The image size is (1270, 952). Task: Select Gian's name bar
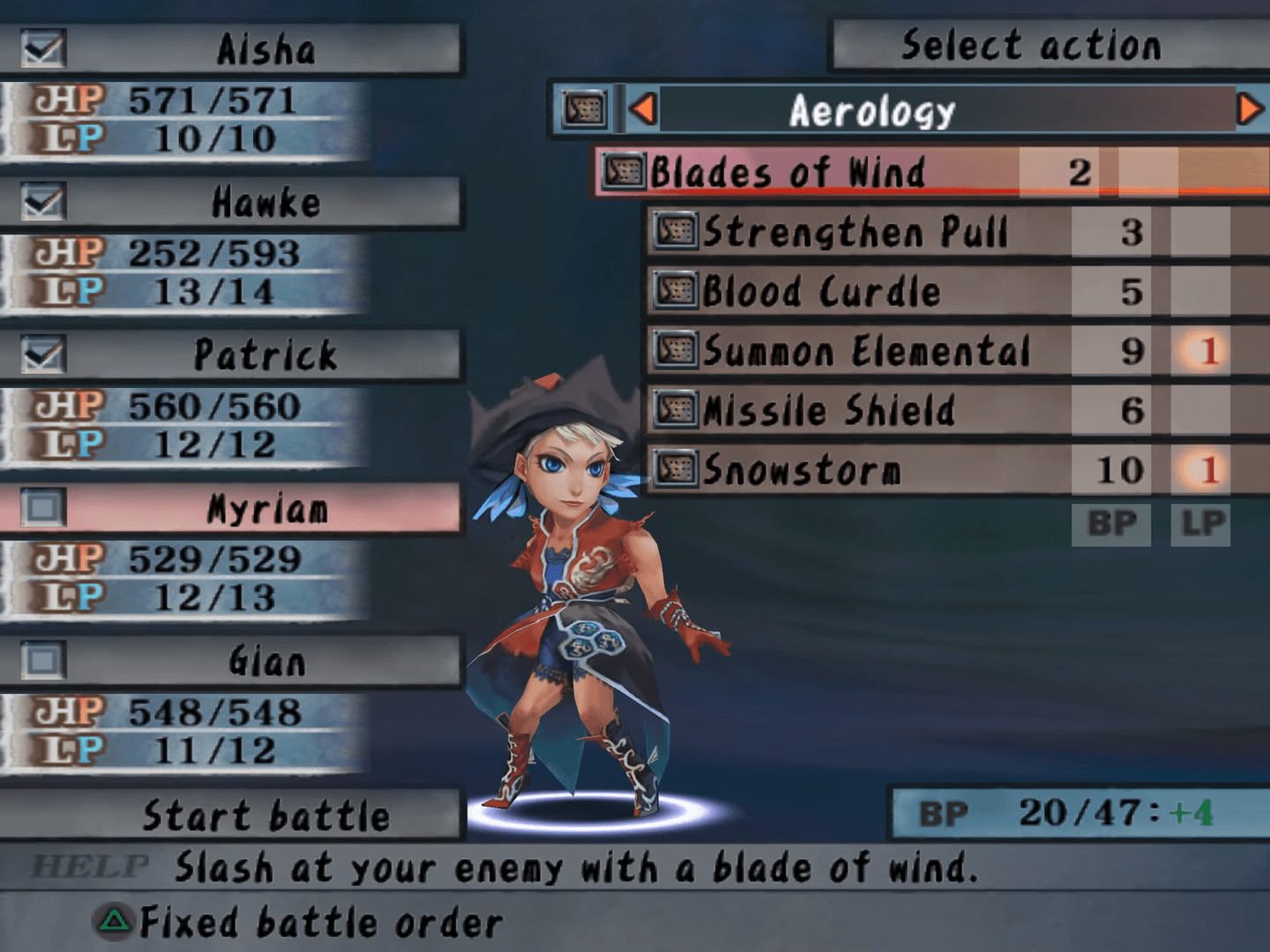pos(265,661)
